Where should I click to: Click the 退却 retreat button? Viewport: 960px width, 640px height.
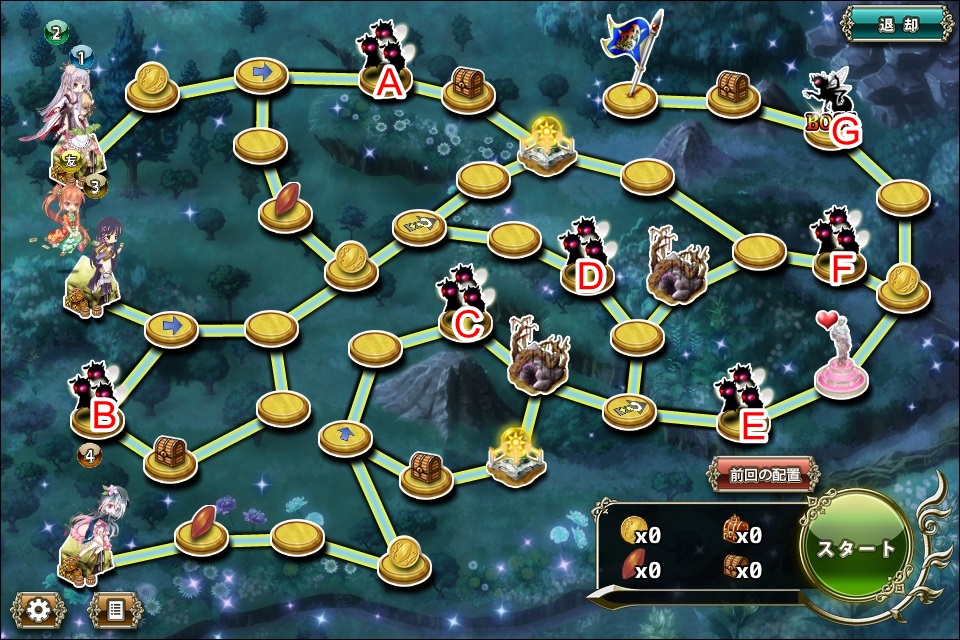click(894, 25)
